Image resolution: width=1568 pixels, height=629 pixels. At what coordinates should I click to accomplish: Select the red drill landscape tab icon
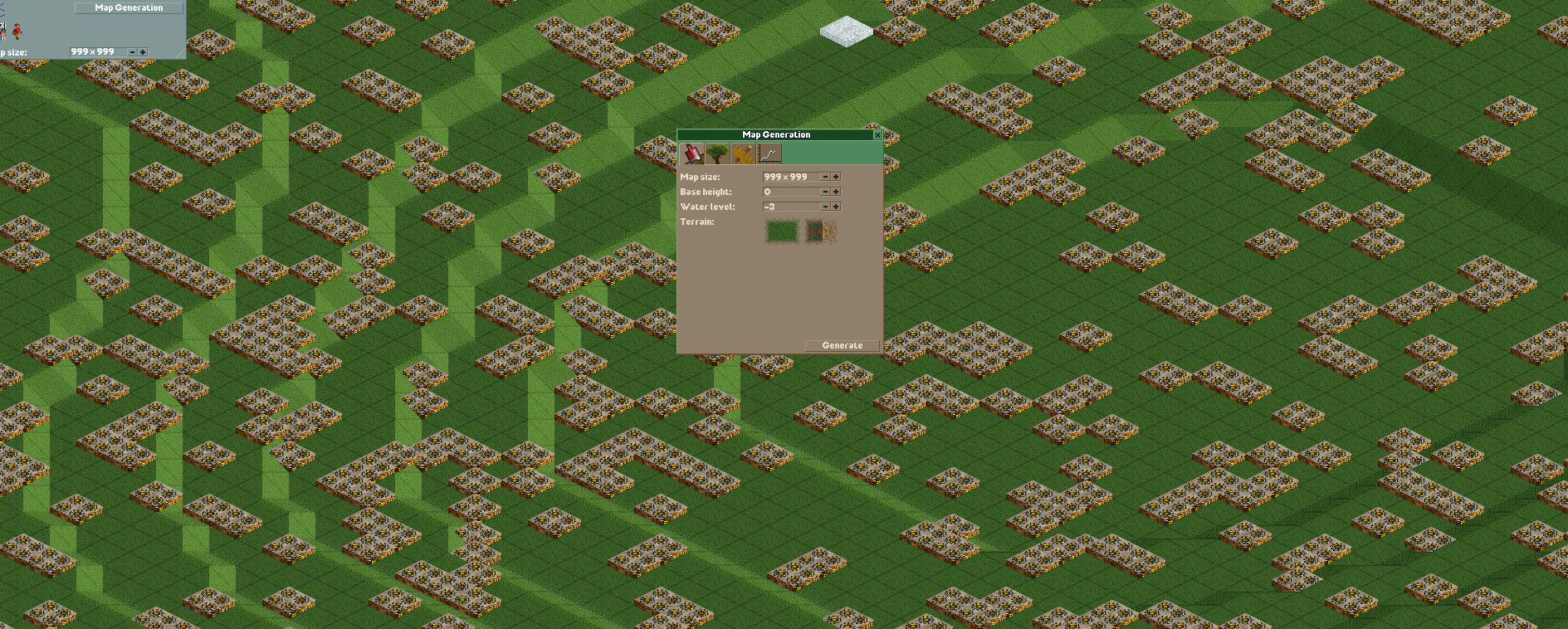click(692, 154)
